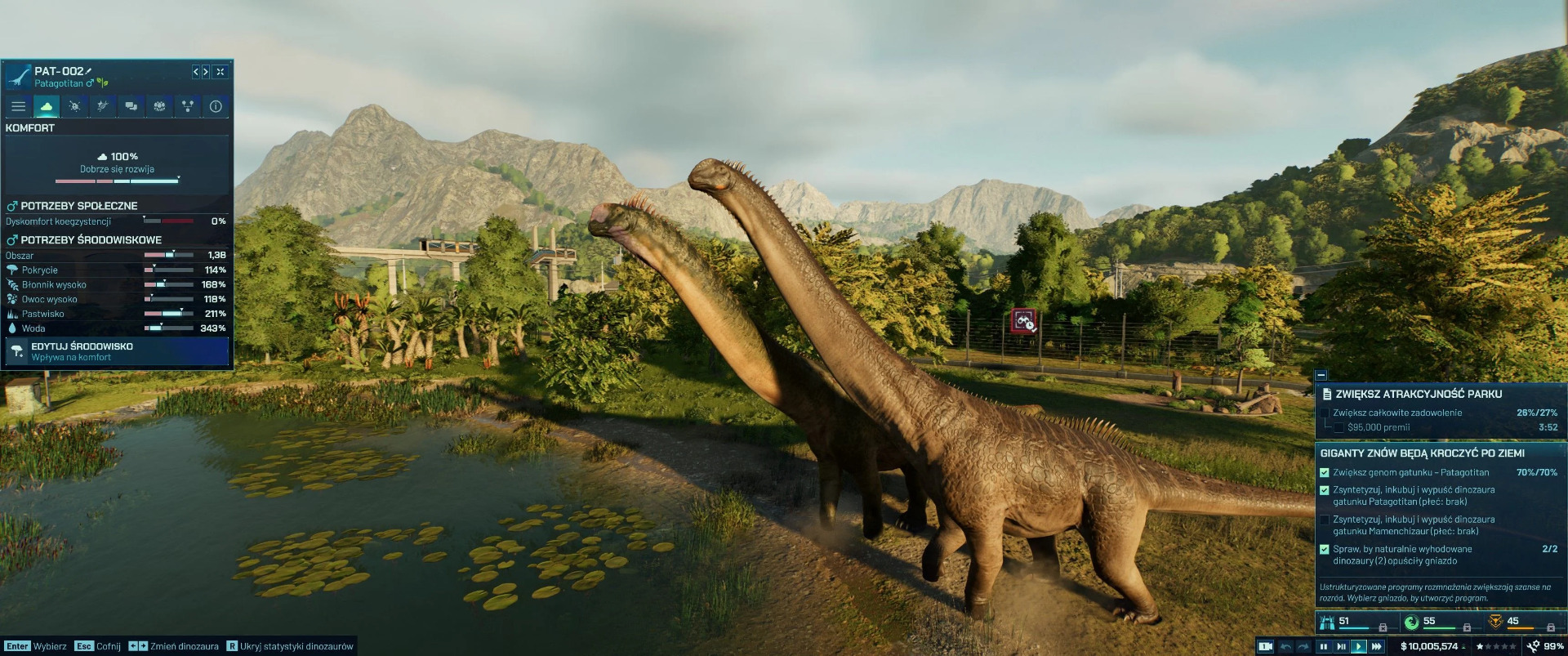1568x656 pixels.
Task: Rename PAT-002 with the pencil icon
Action: pos(89,71)
